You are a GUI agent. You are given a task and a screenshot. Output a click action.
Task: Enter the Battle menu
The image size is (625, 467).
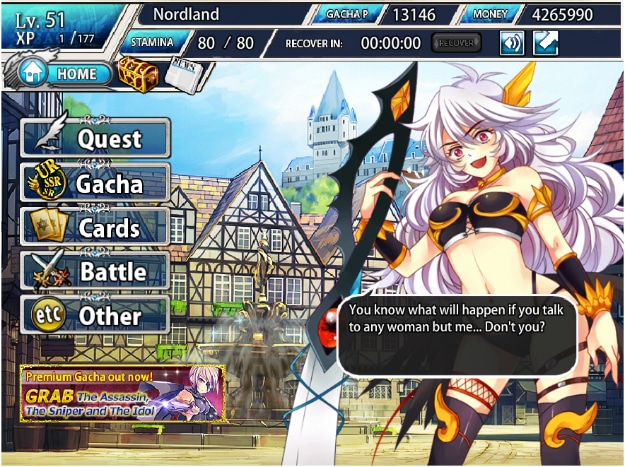[x=96, y=271]
